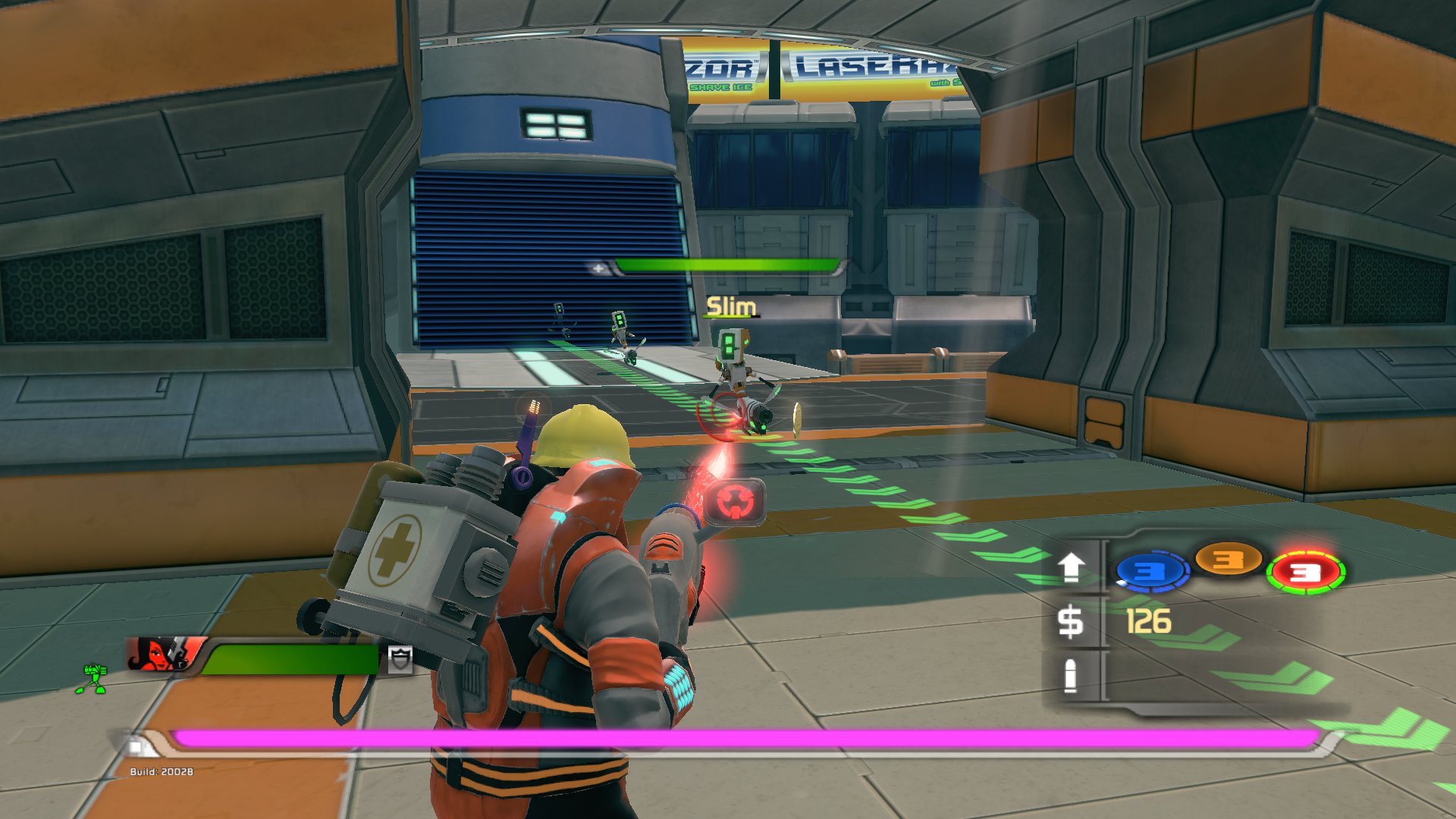Click the white skill upgrade arrow icon
Viewport: 1456px width, 819px height.
click(1071, 567)
